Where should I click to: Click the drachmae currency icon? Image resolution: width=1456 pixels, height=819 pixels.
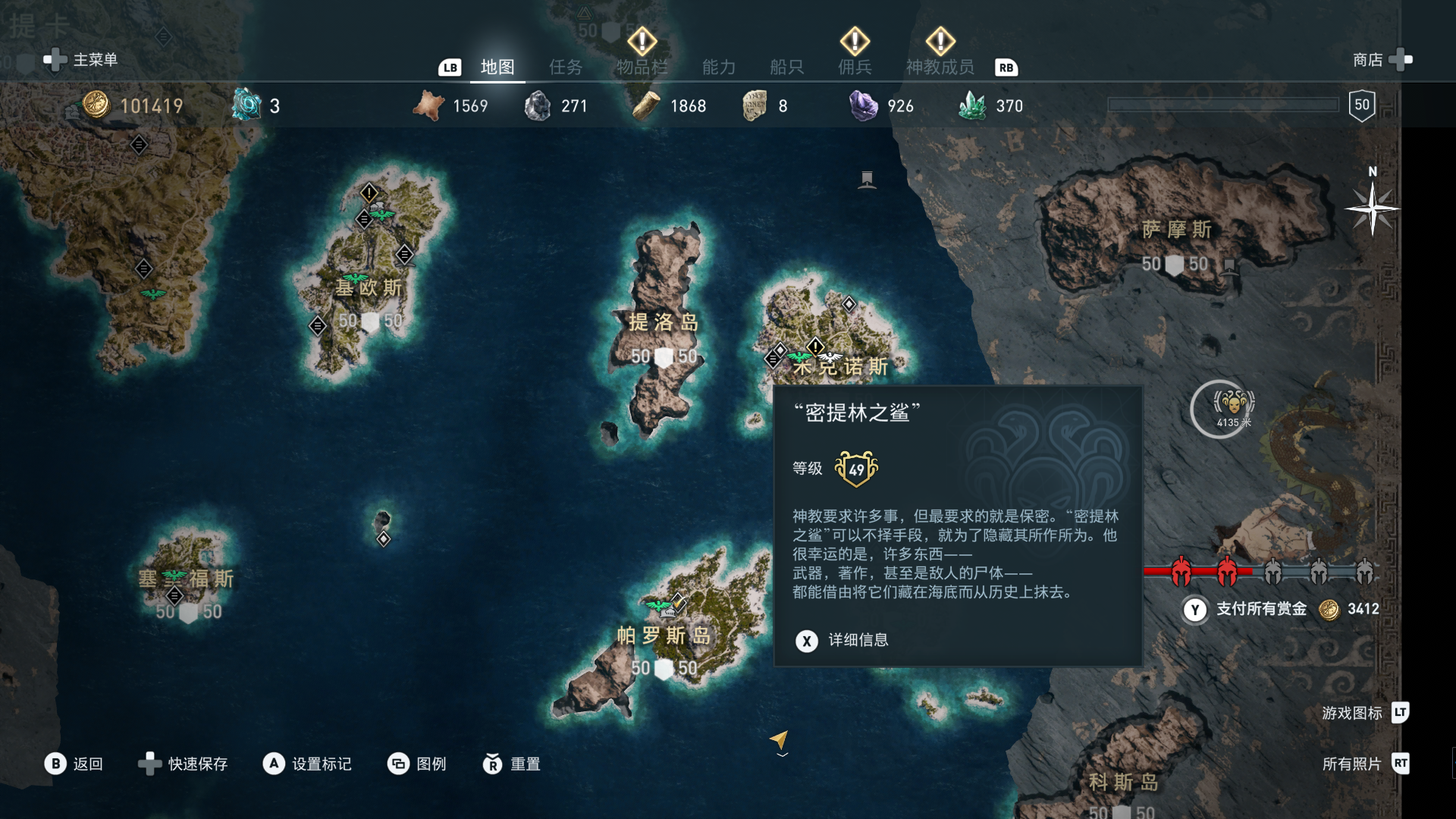[x=95, y=106]
